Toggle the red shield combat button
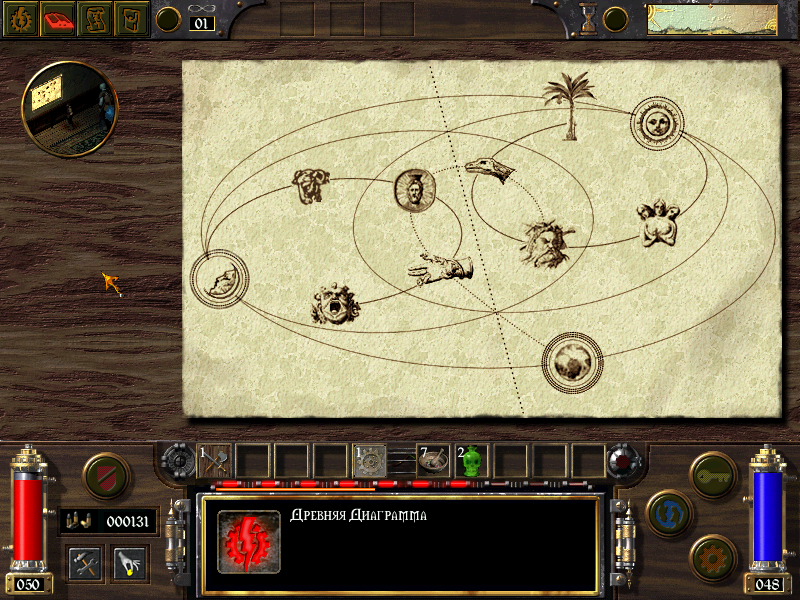The image size is (800, 600). click(102, 475)
